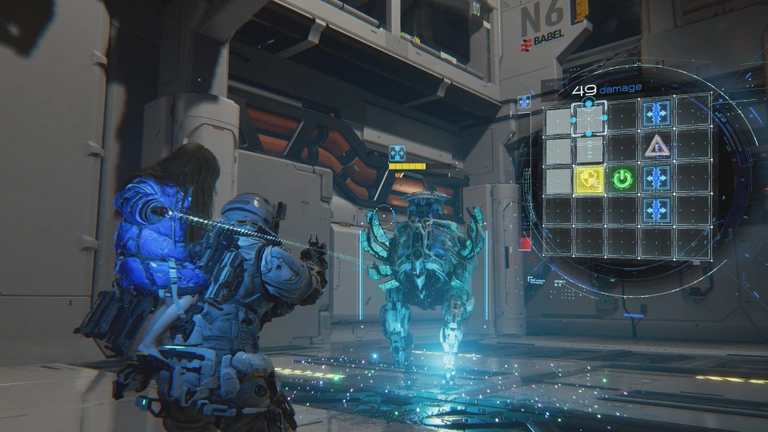Select the yellow shield node tile
768x432 pixels.
pyautogui.click(x=589, y=179)
